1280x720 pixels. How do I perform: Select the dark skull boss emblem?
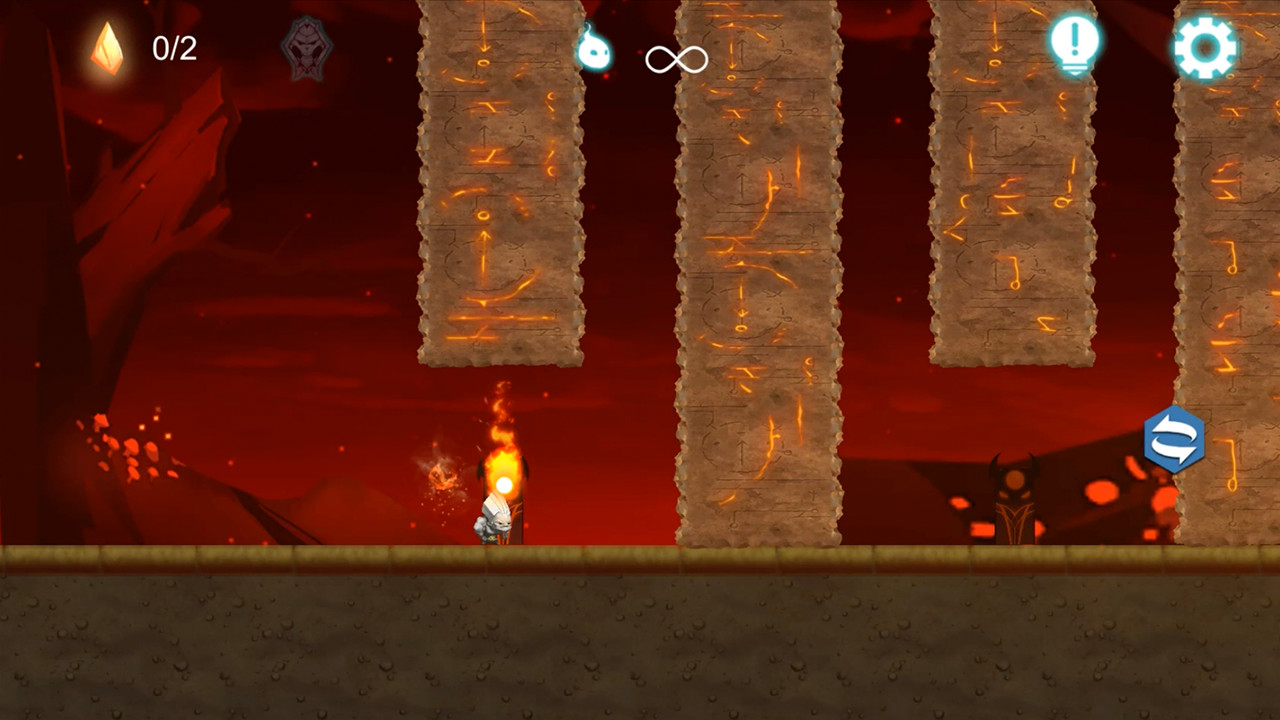tap(308, 45)
